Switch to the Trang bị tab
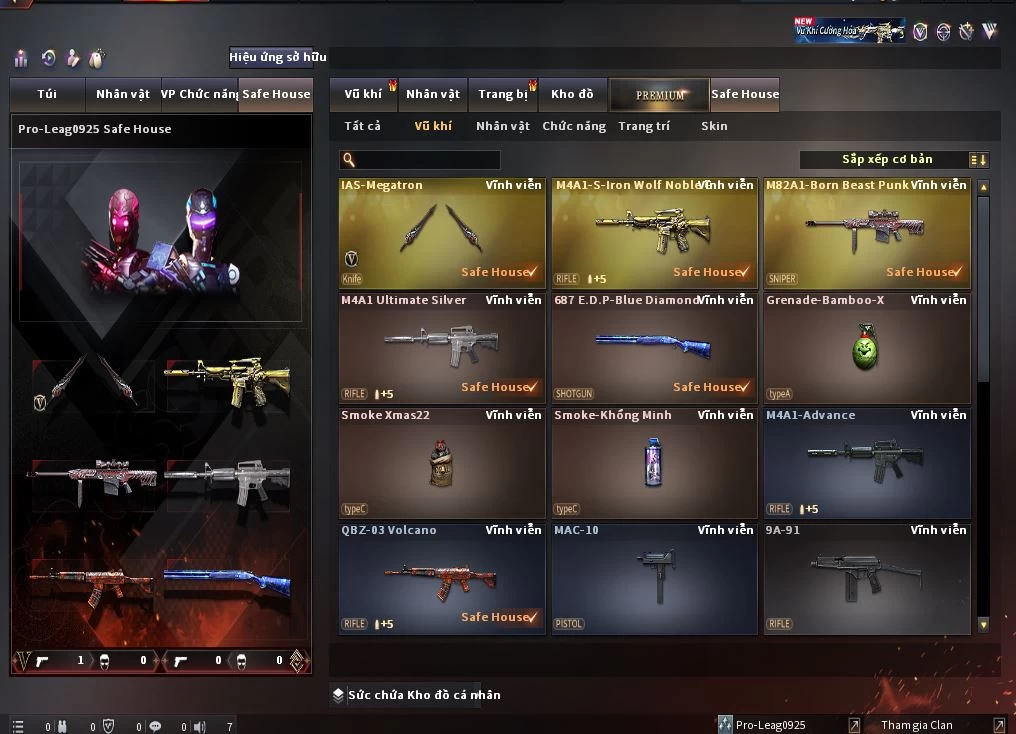The height and width of the screenshot is (734, 1016). (503, 94)
